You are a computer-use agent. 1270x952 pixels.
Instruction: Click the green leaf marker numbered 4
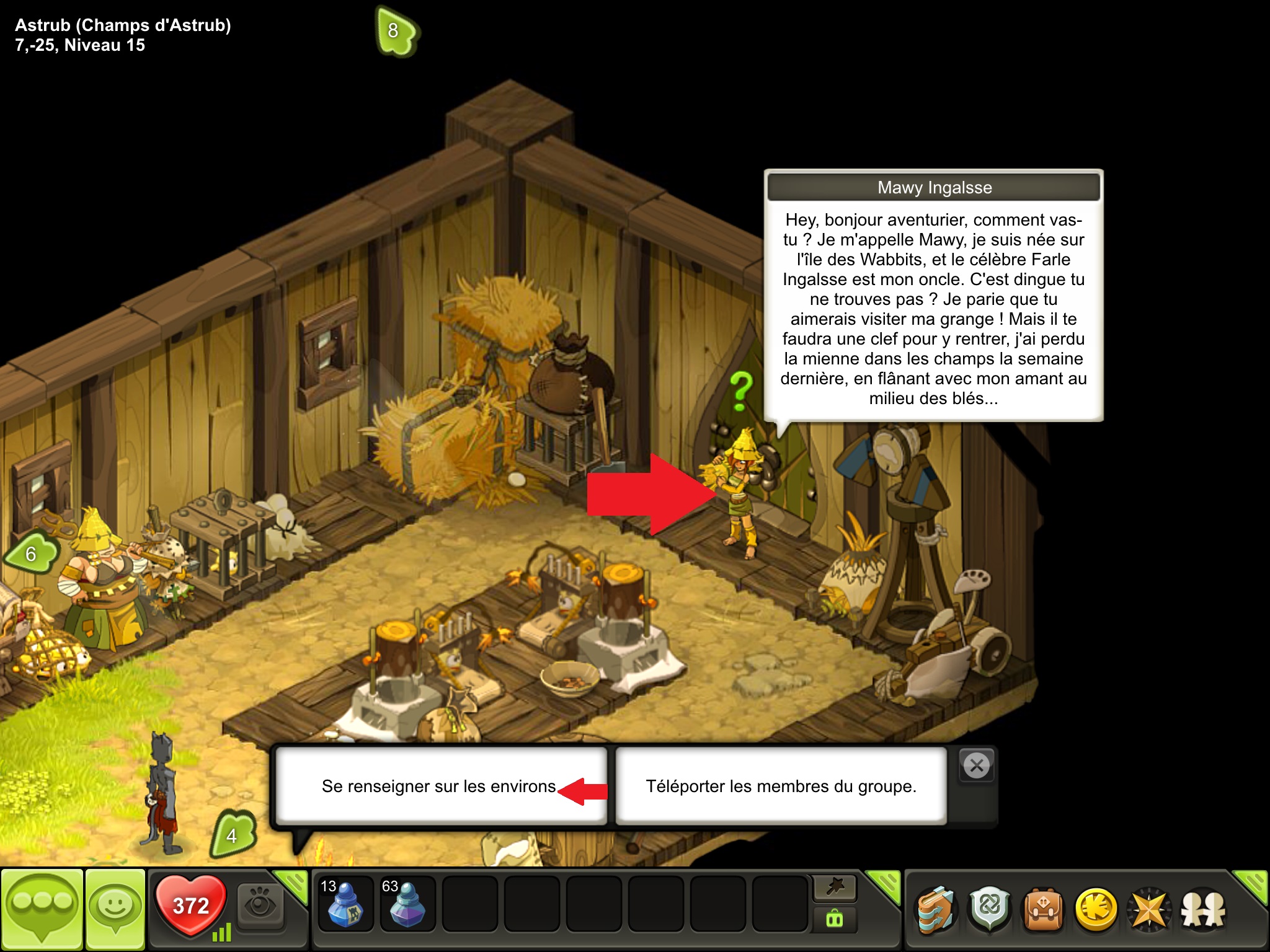(x=233, y=834)
